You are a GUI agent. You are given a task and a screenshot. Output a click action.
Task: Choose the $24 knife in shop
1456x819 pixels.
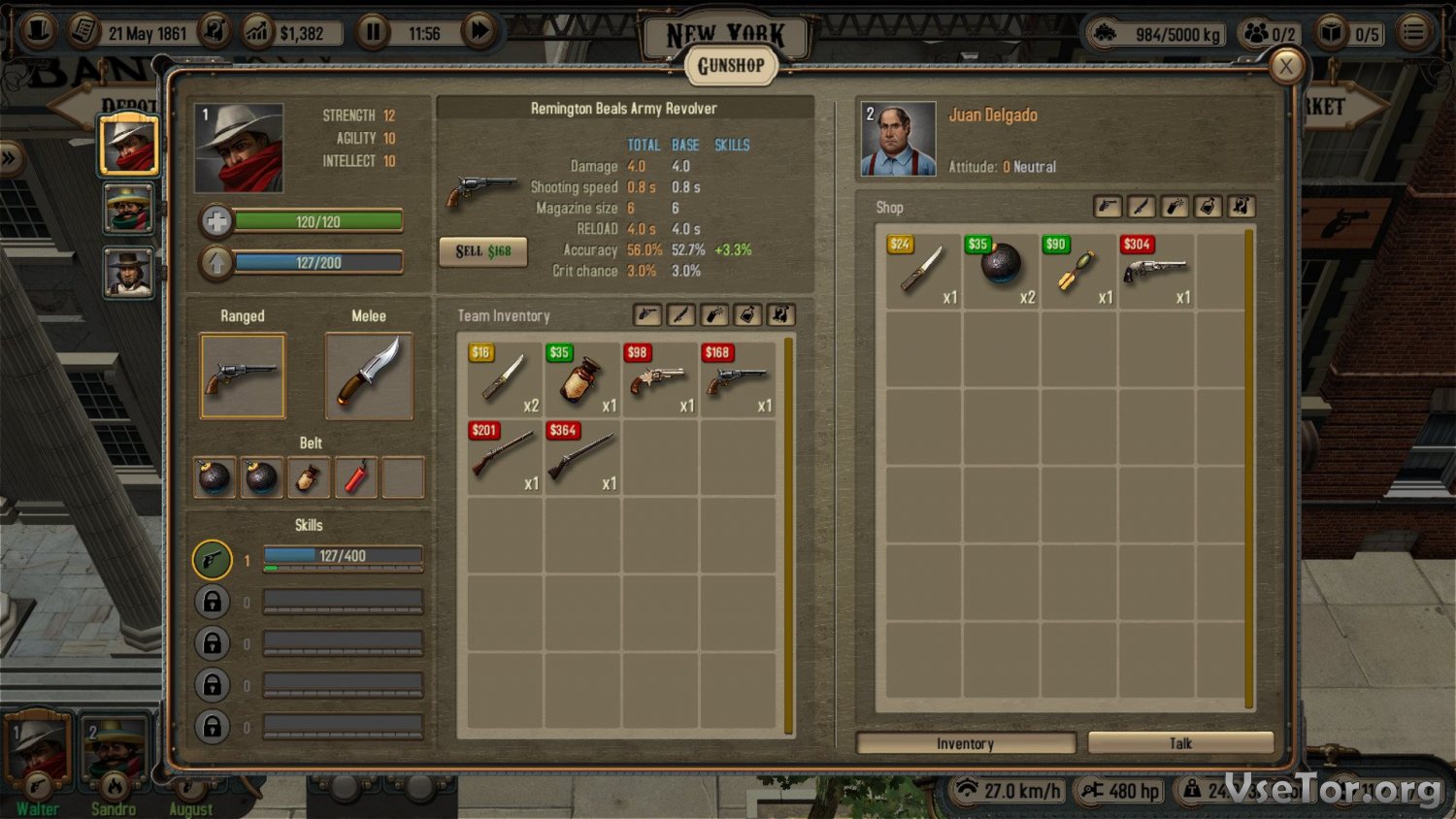tap(923, 271)
